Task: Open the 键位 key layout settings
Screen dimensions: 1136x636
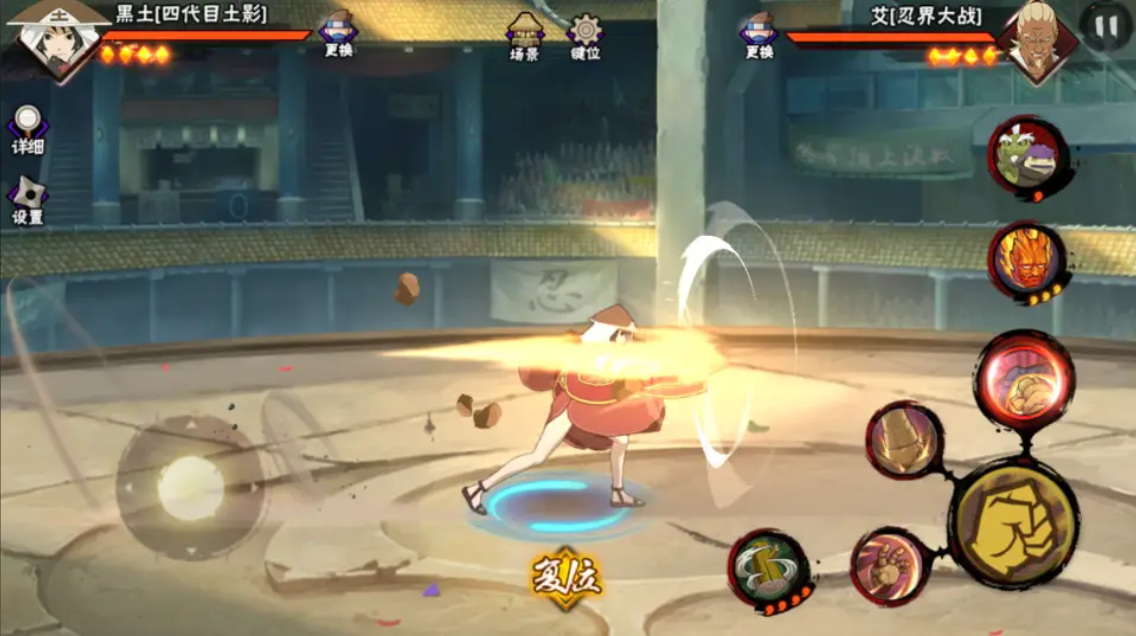Action: pyautogui.click(x=585, y=37)
